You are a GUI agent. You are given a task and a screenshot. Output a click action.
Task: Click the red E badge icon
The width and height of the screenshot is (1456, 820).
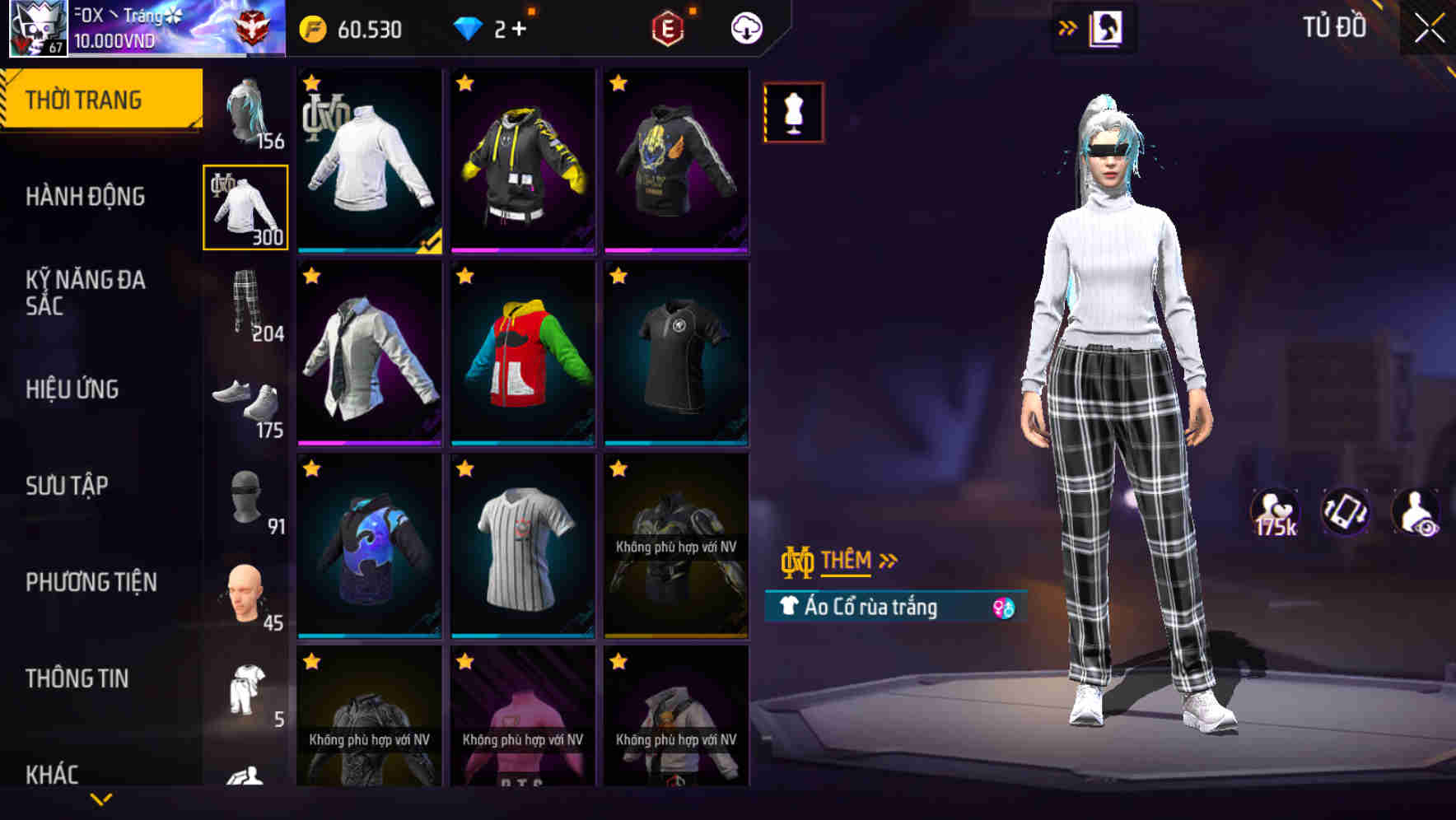point(669,27)
